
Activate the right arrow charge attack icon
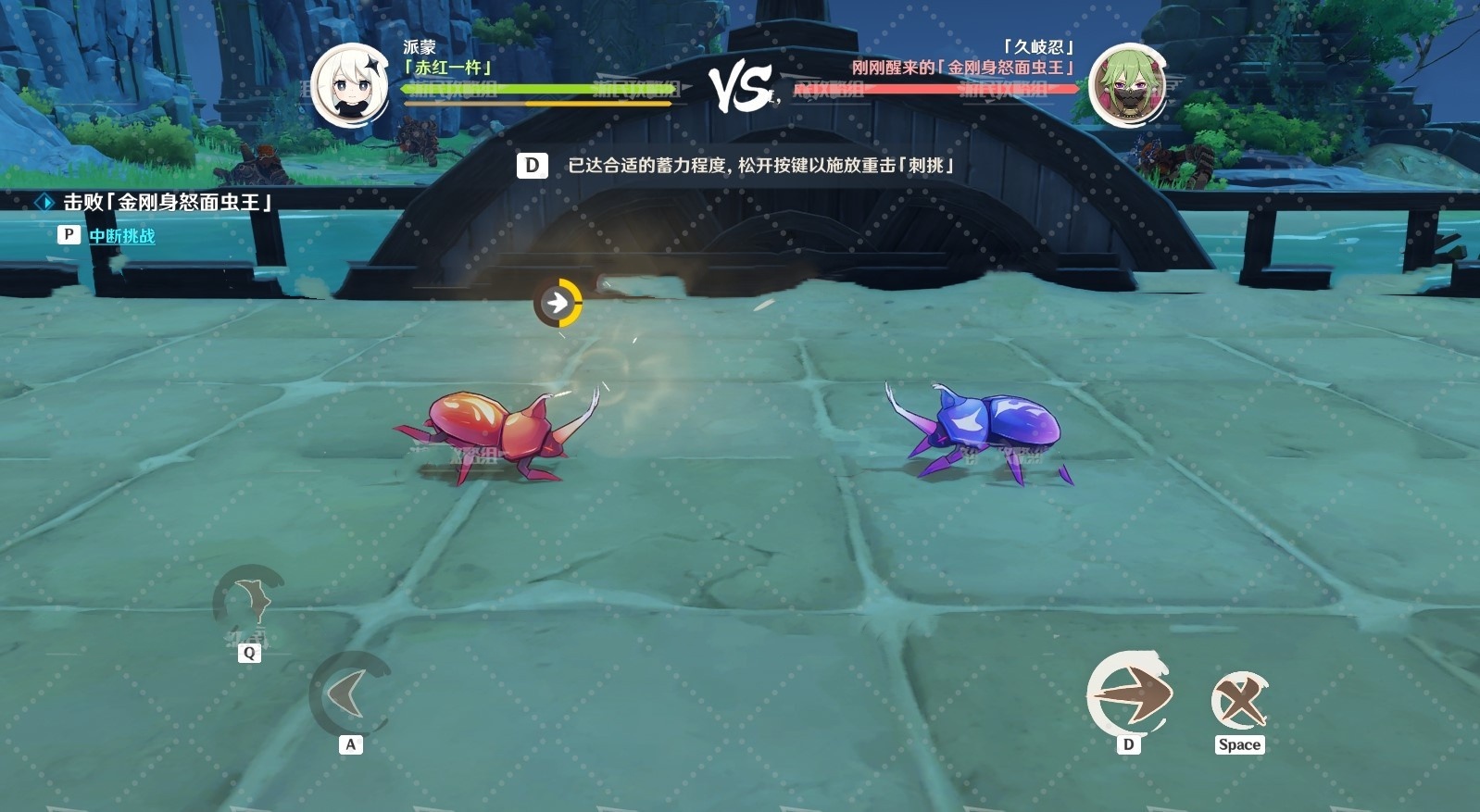(1128, 695)
